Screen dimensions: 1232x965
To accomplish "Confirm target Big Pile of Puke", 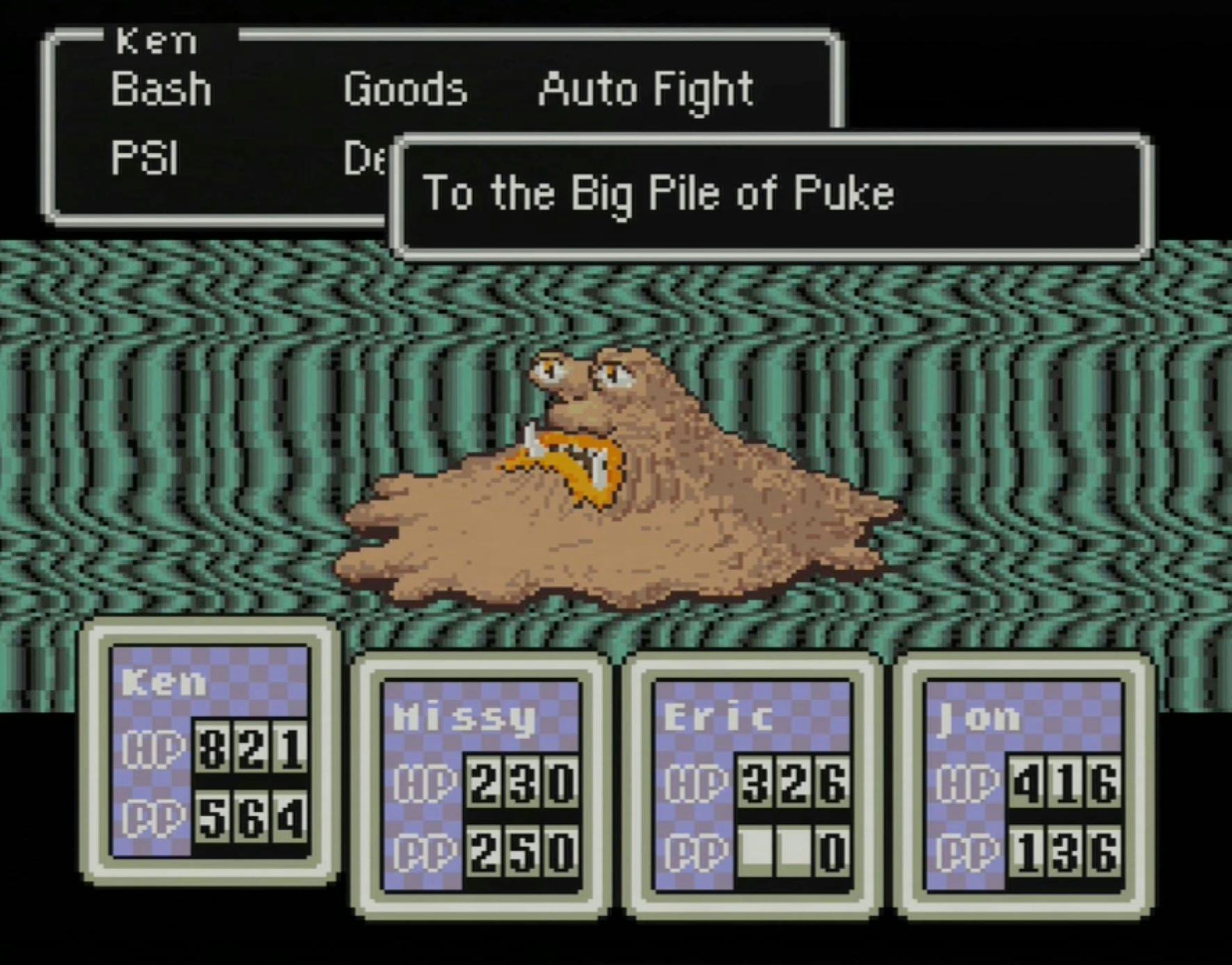I will pos(658,193).
